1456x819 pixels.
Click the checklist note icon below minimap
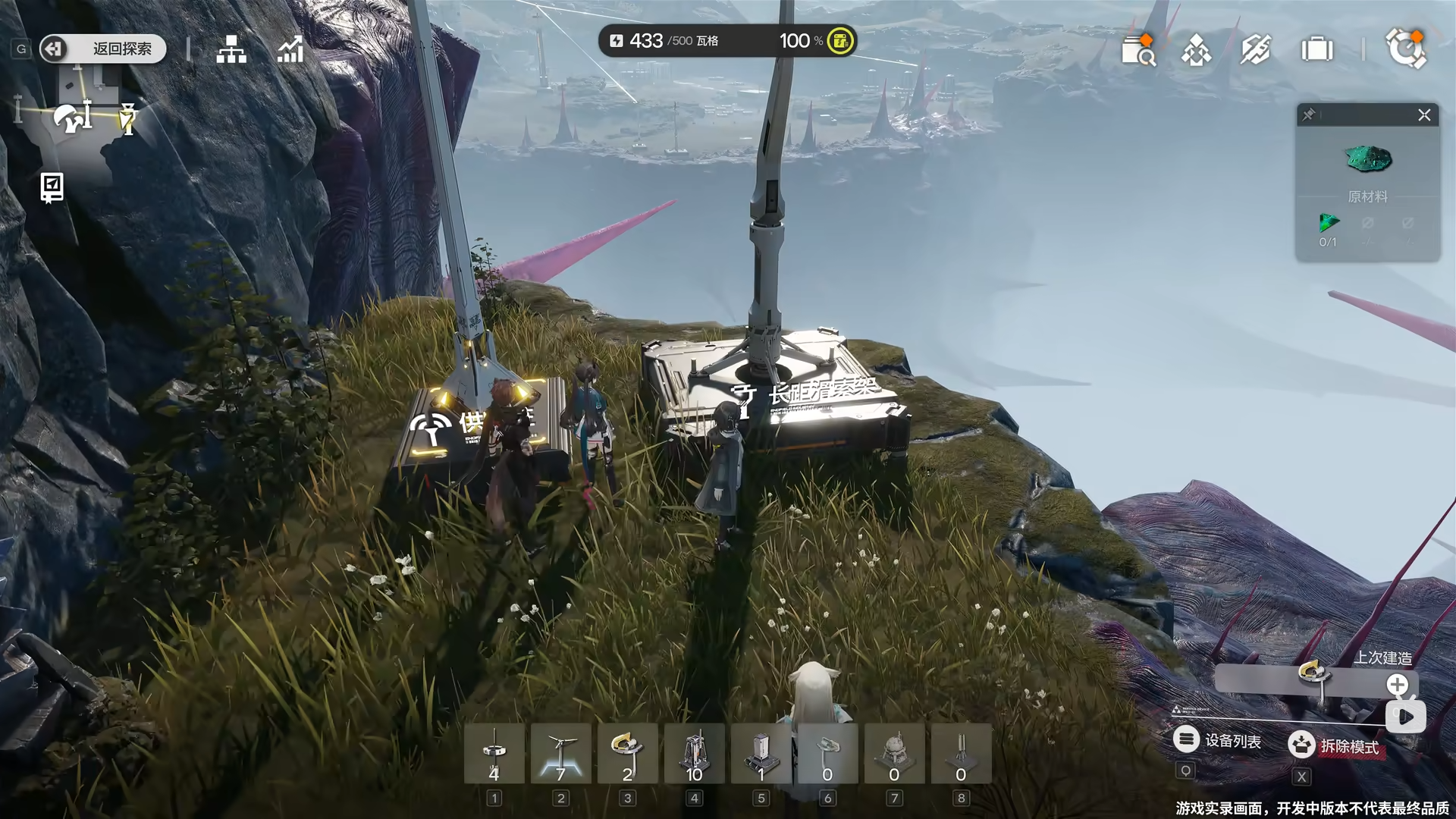[52, 187]
